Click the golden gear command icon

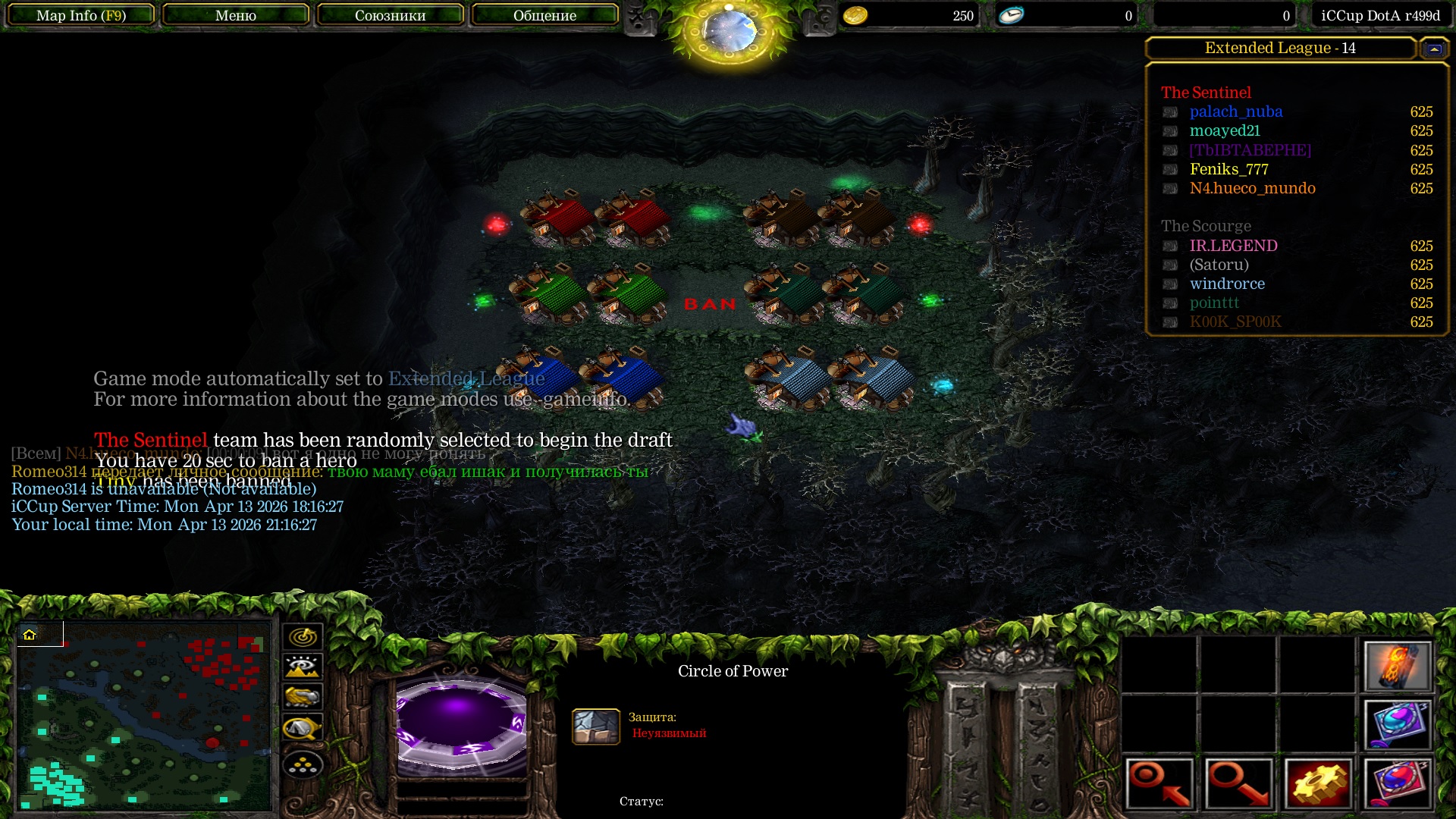[x=1318, y=783]
